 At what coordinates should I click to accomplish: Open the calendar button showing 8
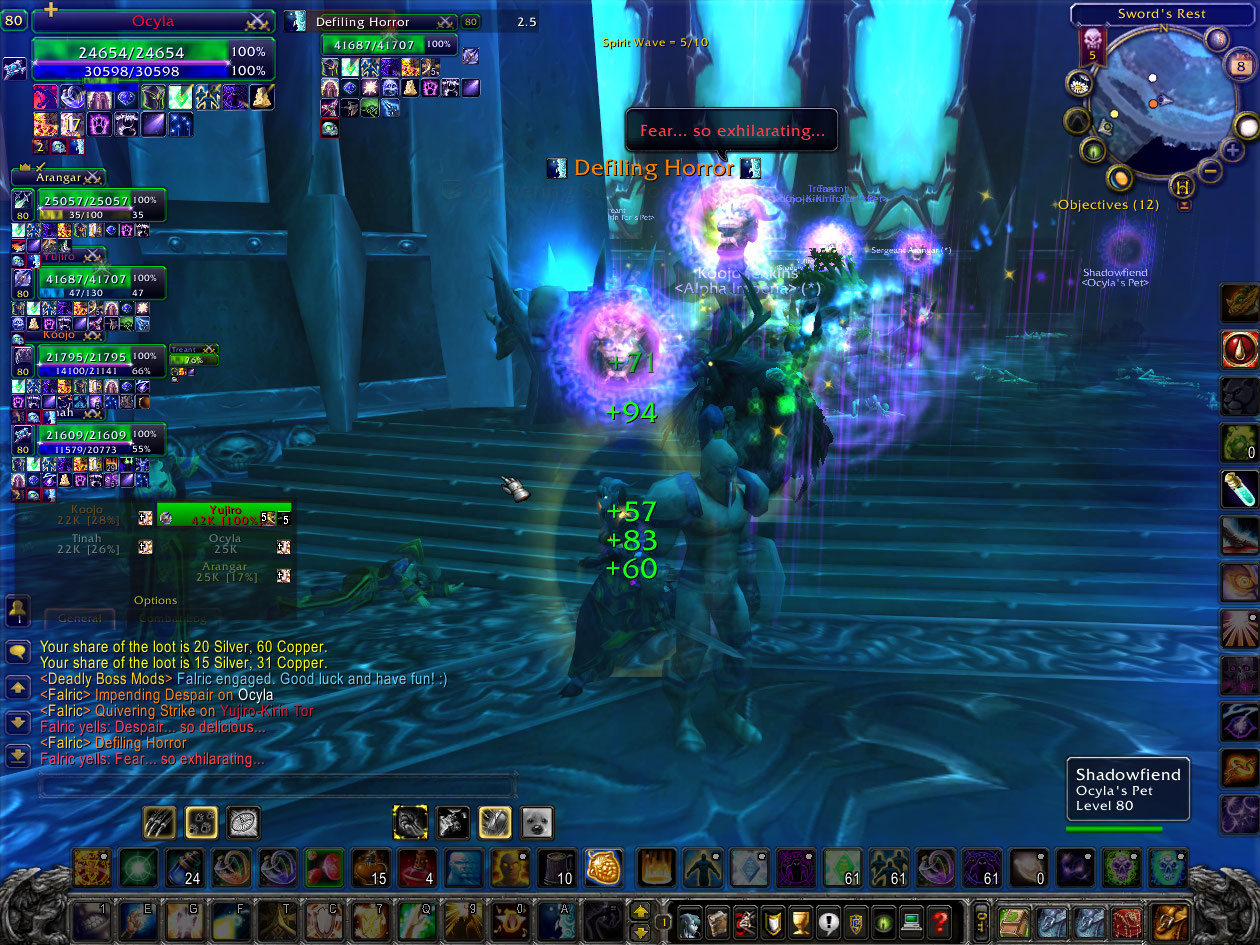[x=1238, y=66]
